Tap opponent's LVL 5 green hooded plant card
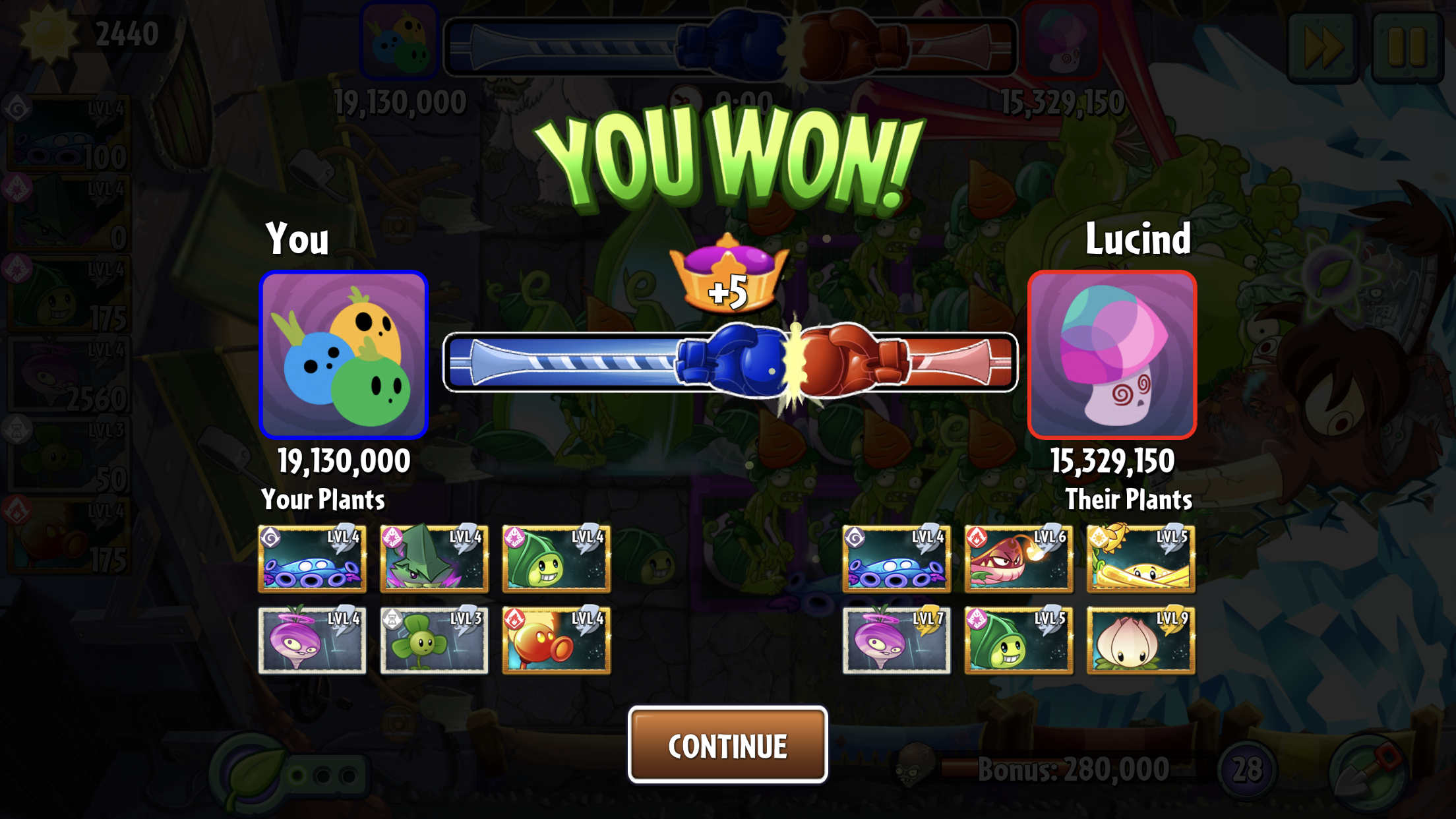 pyautogui.click(x=1018, y=640)
